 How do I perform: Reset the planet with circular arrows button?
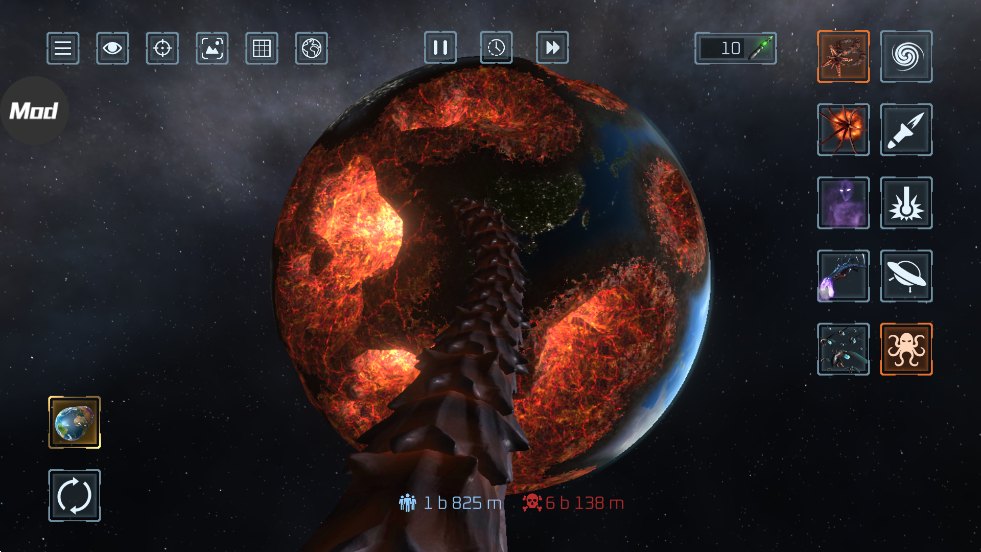click(75, 495)
